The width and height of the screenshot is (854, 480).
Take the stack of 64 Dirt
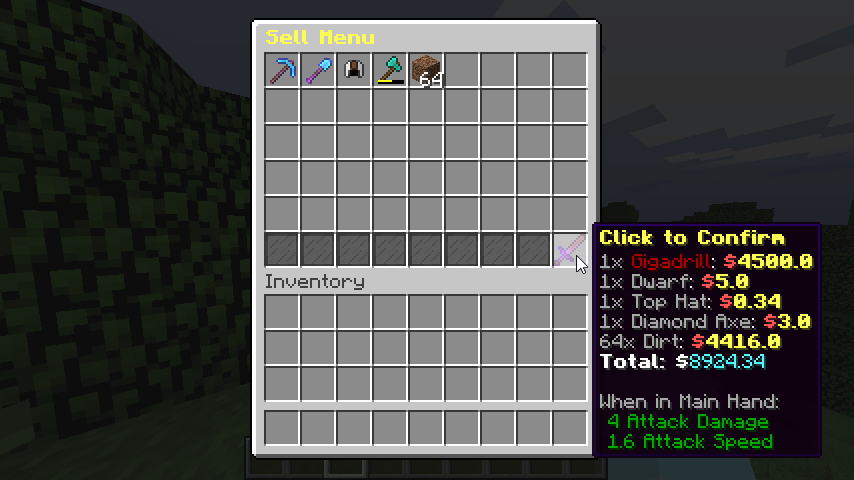(x=427, y=71)
